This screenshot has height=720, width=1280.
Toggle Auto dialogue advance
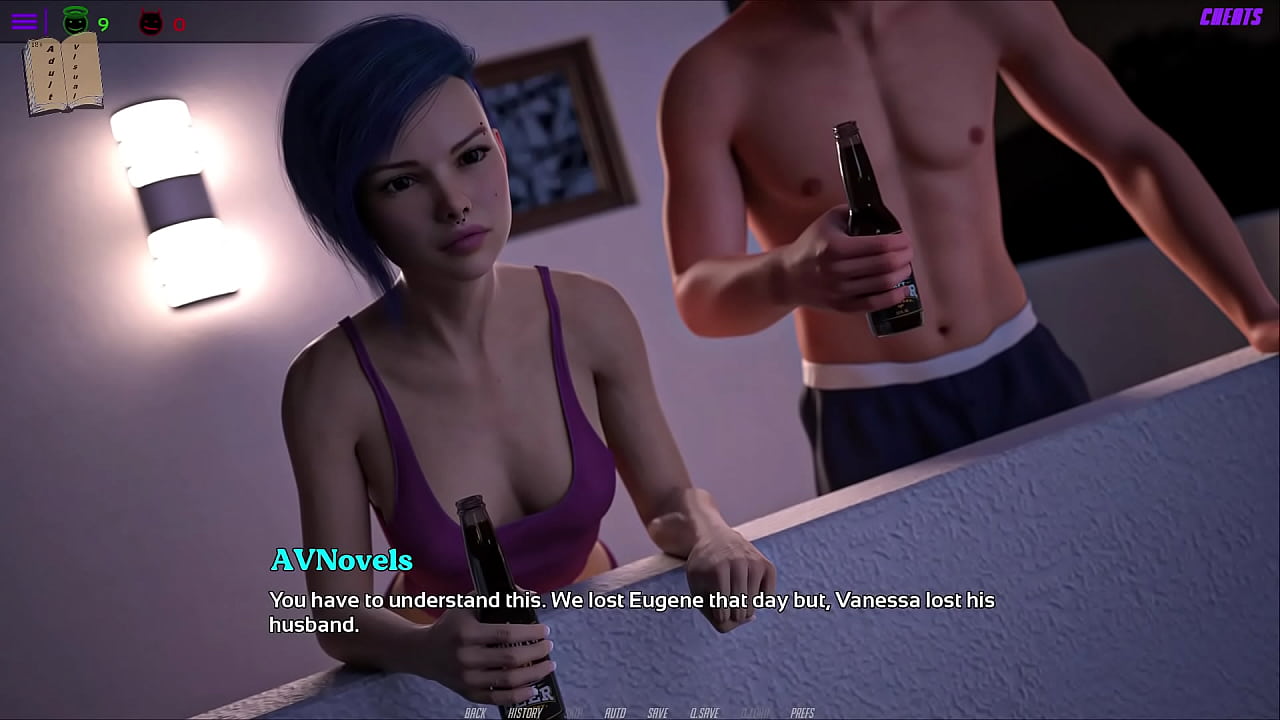coord(615,712)
